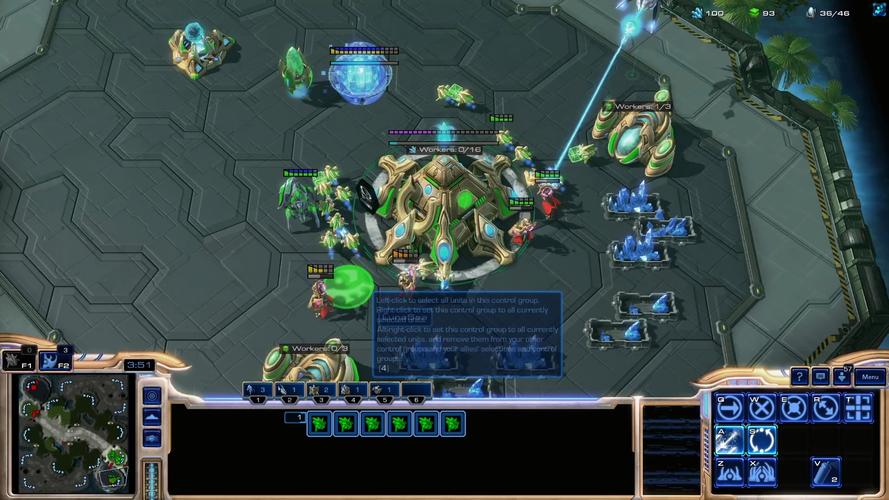Select control group 4
This screenshot has width=889, height=500.
pyautogui.click(x=353, y=391)
